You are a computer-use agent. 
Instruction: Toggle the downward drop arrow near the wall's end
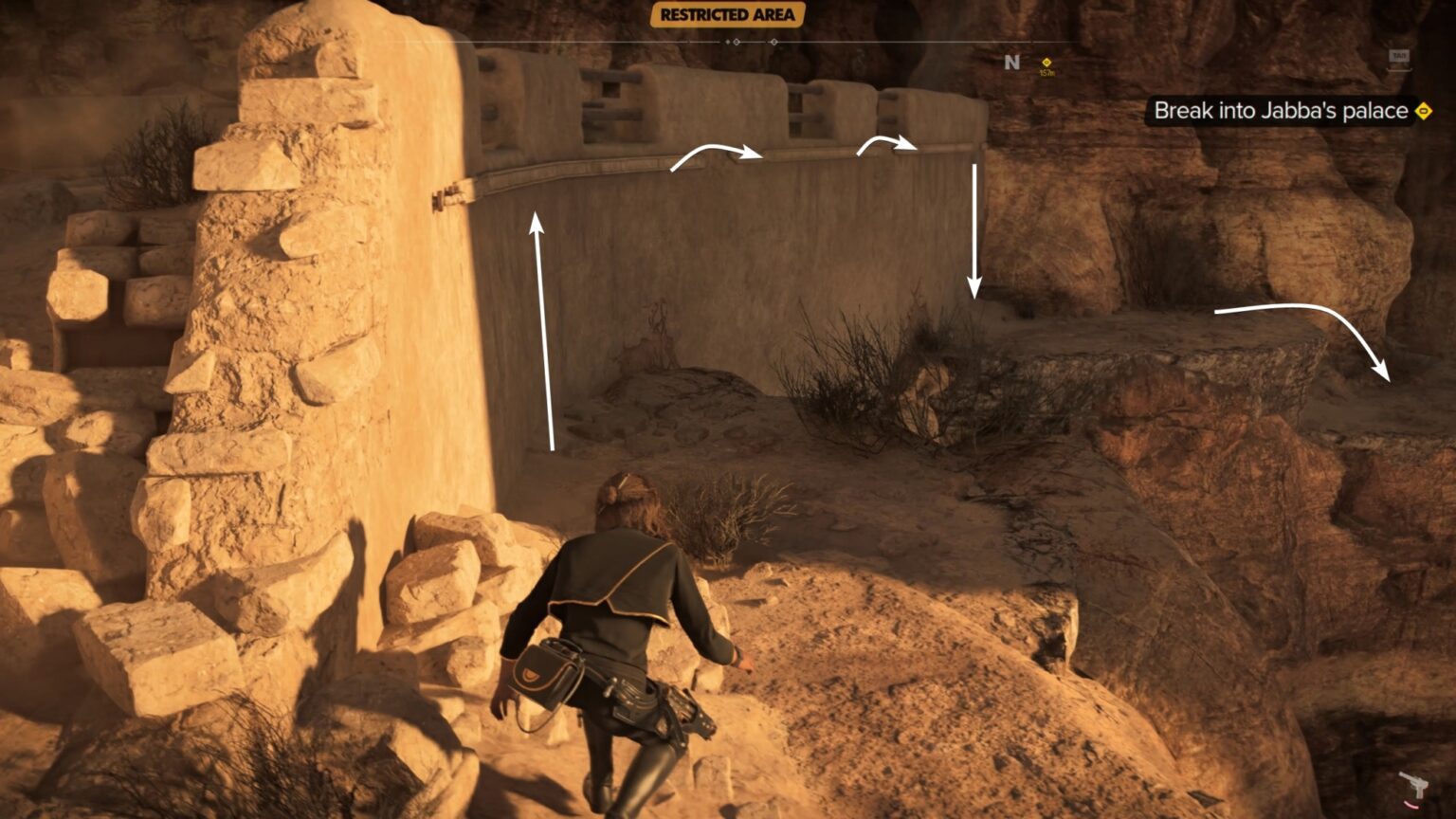pos(974,227)
